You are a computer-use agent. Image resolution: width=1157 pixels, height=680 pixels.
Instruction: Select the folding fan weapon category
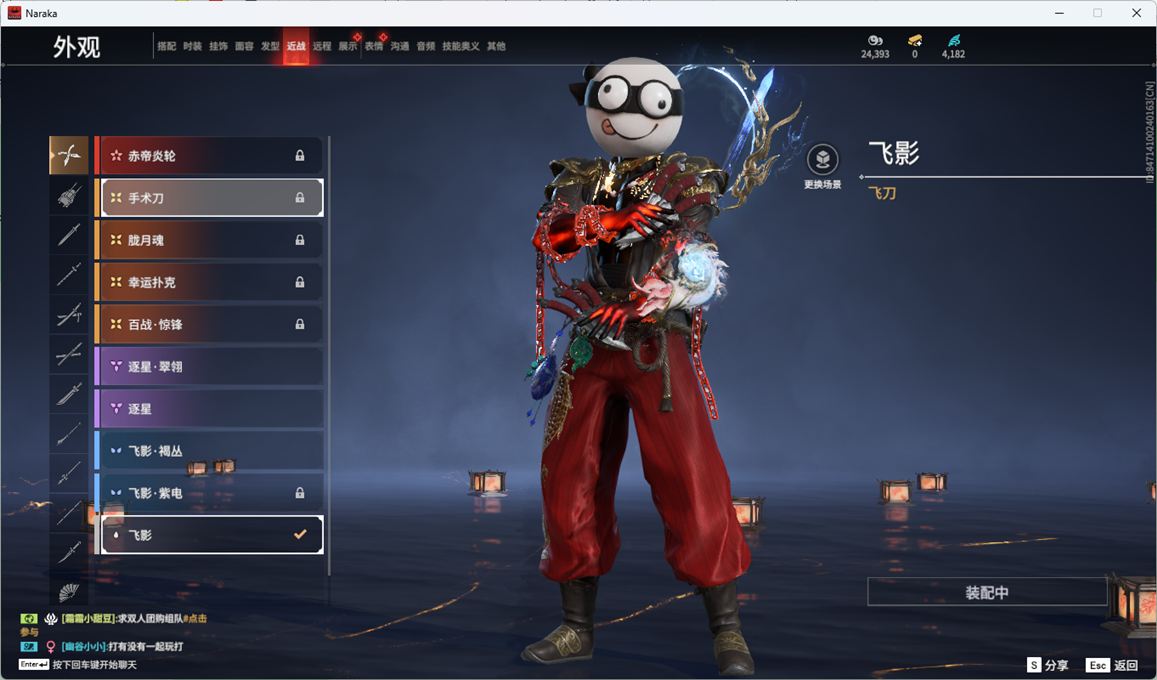[x=68, y=591]
